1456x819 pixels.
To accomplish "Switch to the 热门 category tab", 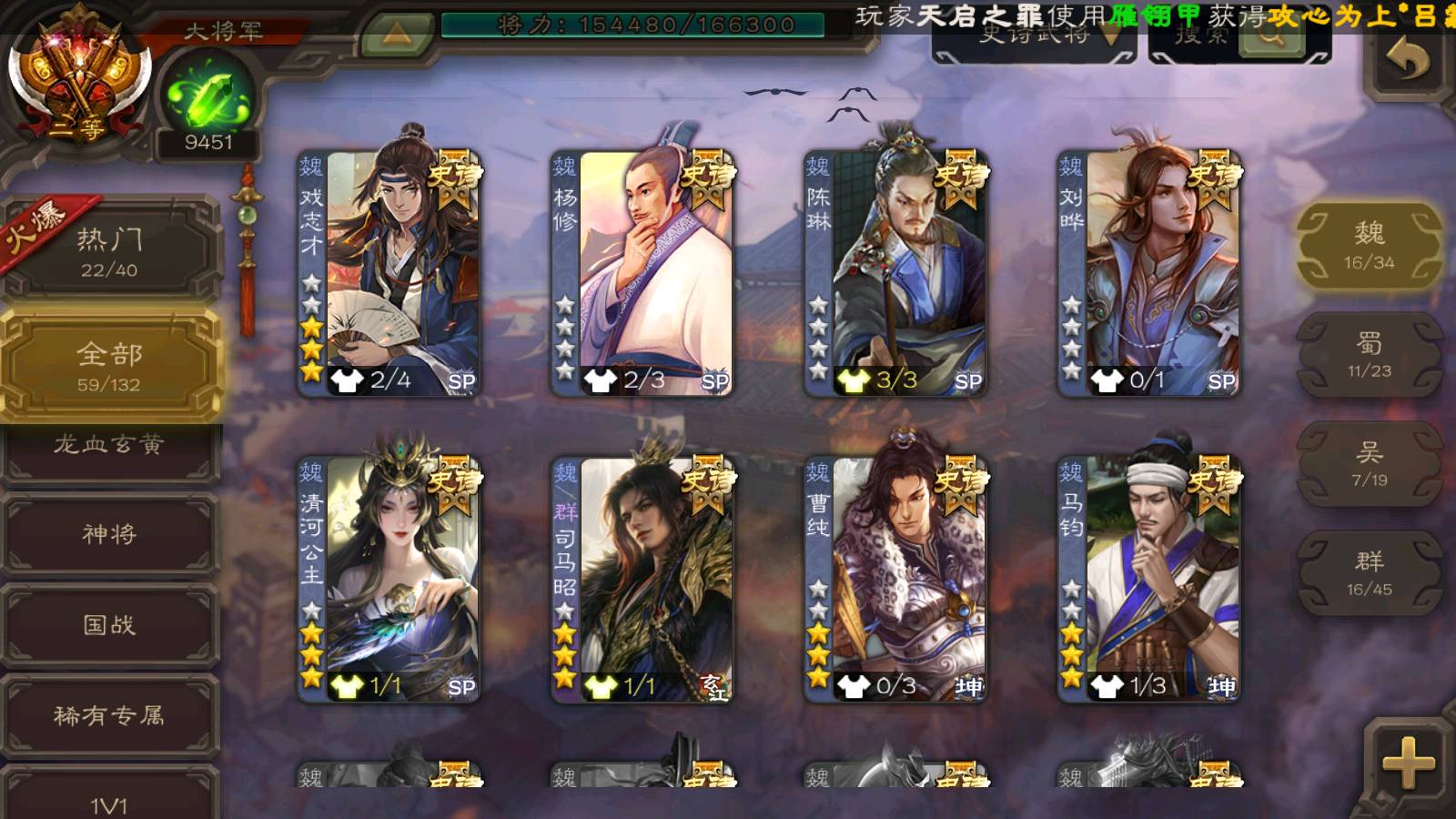I will click(x=109, y=251).
